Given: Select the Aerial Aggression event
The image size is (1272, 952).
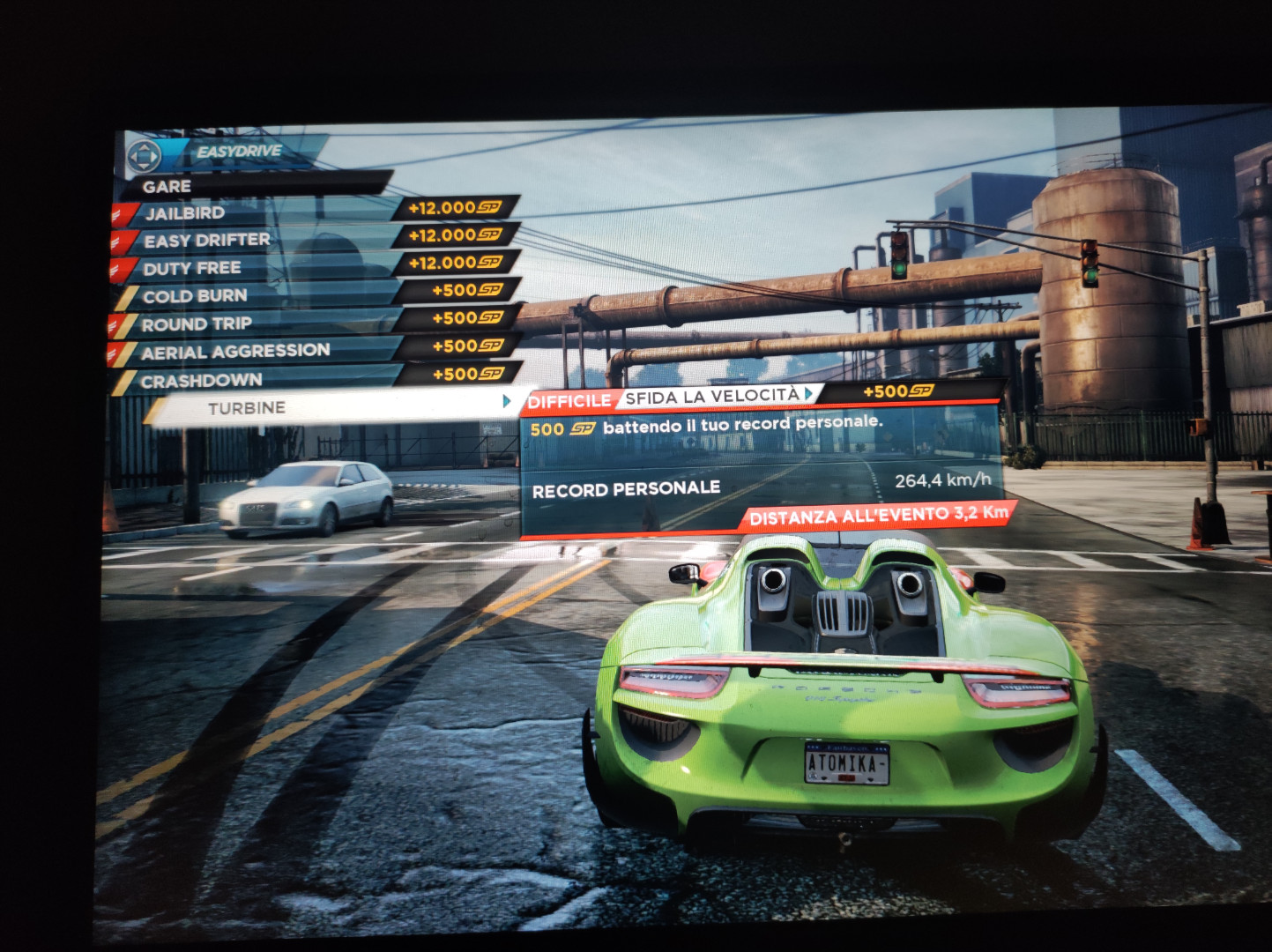Looking at the screenshot, I should [235, 352].
